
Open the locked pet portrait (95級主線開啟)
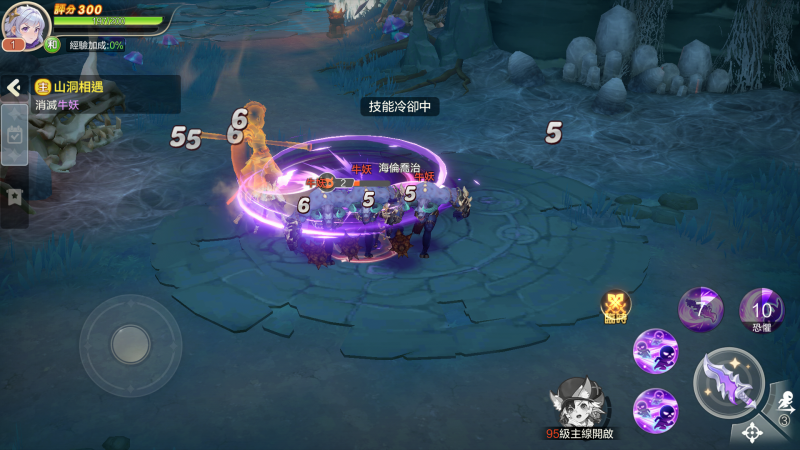coord(578,404)
